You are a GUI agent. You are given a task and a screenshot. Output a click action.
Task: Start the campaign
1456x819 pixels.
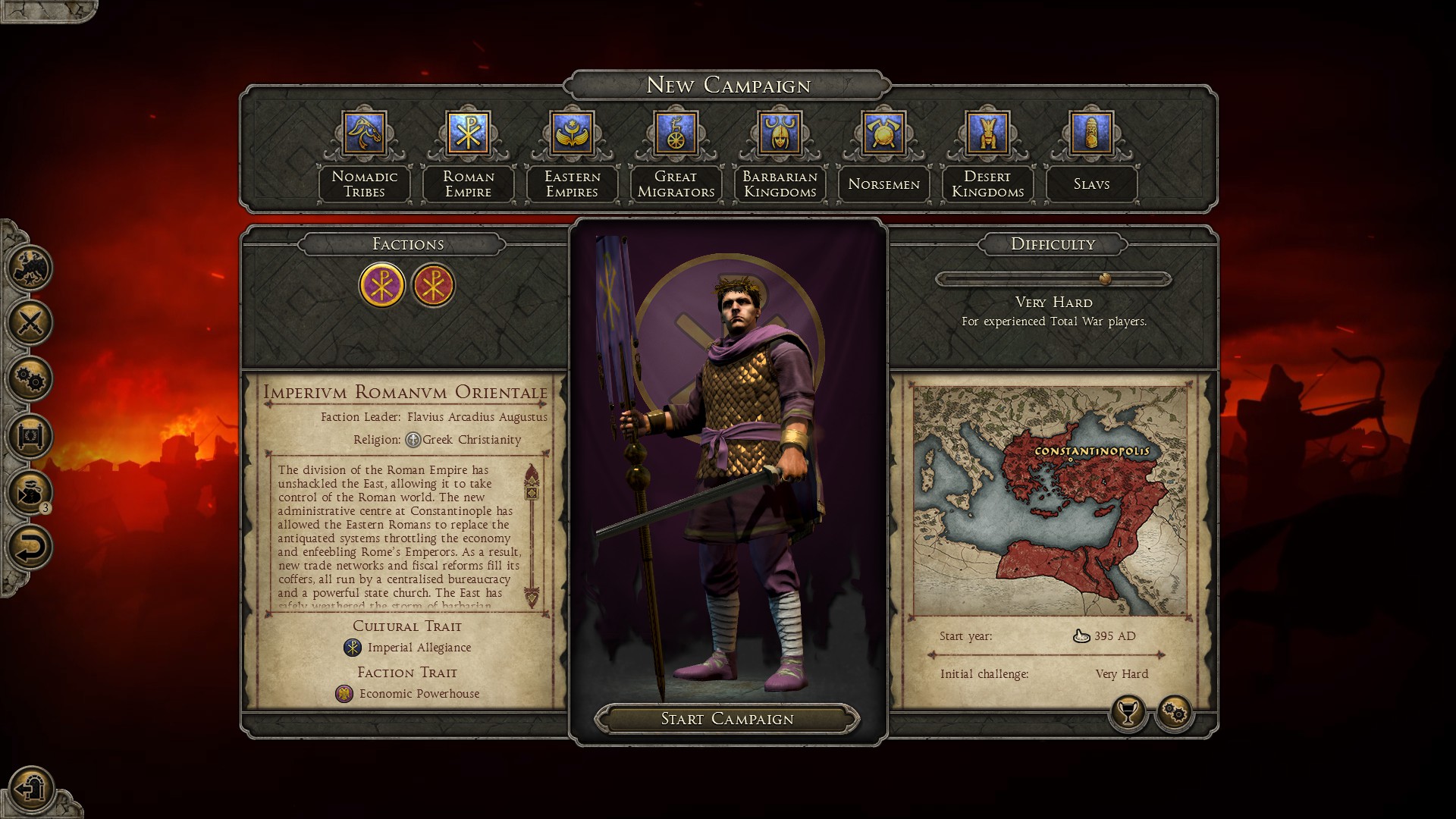click(x=727, y=719)
